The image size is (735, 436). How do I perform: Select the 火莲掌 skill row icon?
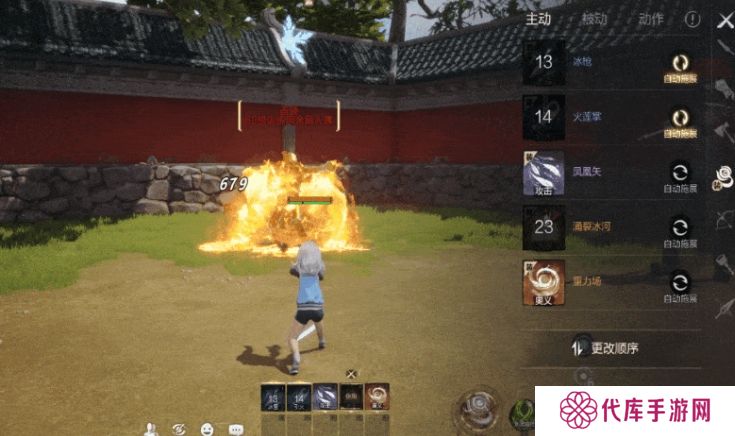544,117
